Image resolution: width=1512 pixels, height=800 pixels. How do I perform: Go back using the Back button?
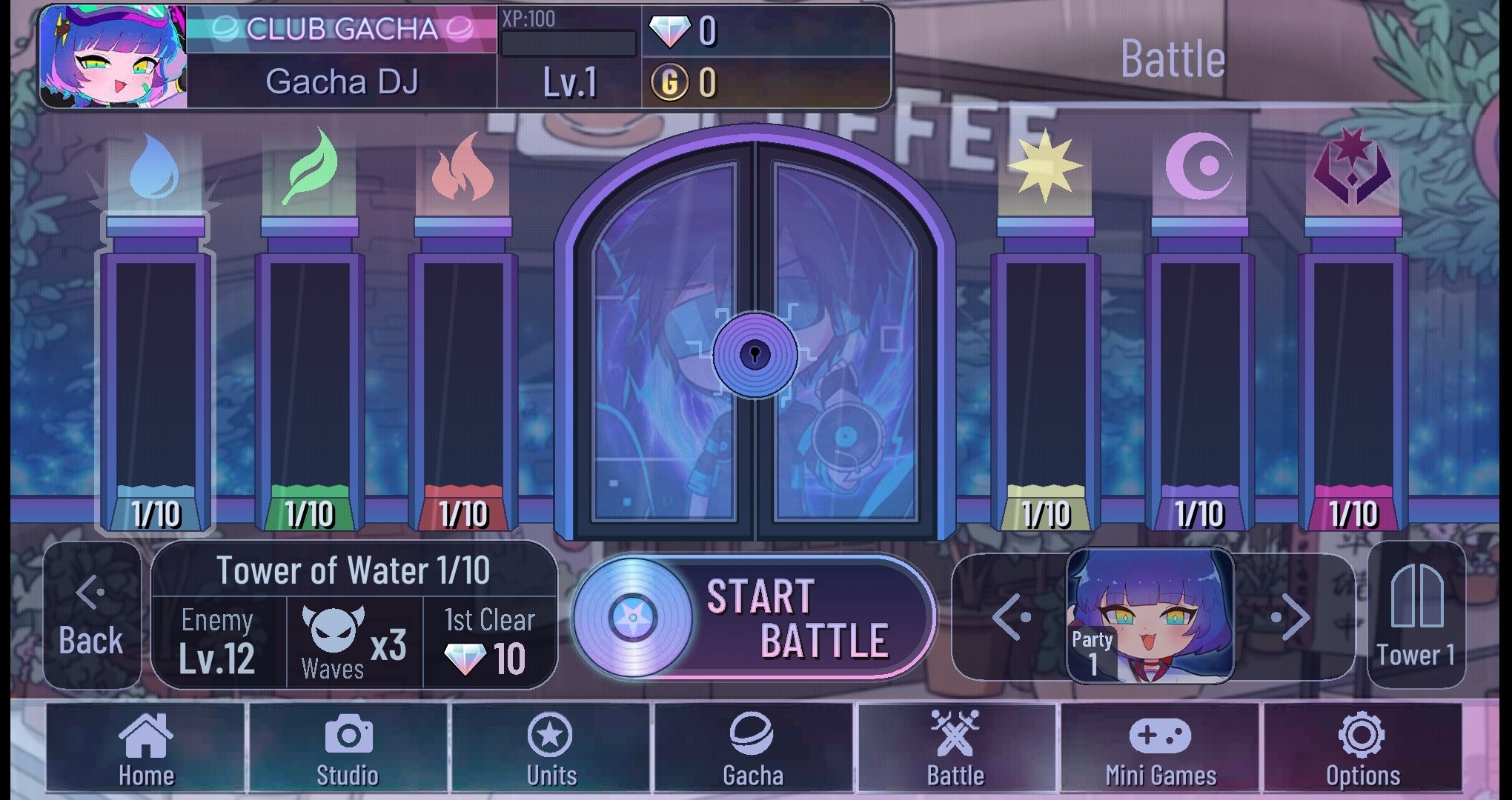coord(92,616)
